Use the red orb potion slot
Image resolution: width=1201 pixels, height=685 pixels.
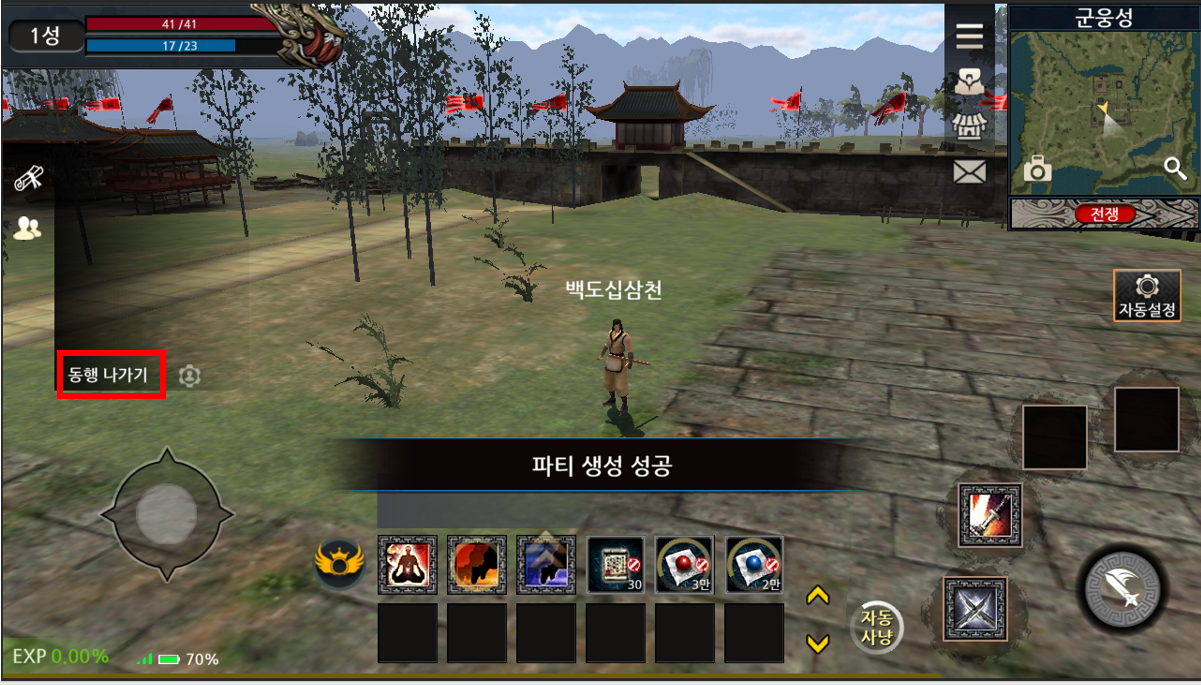point(684,565)
